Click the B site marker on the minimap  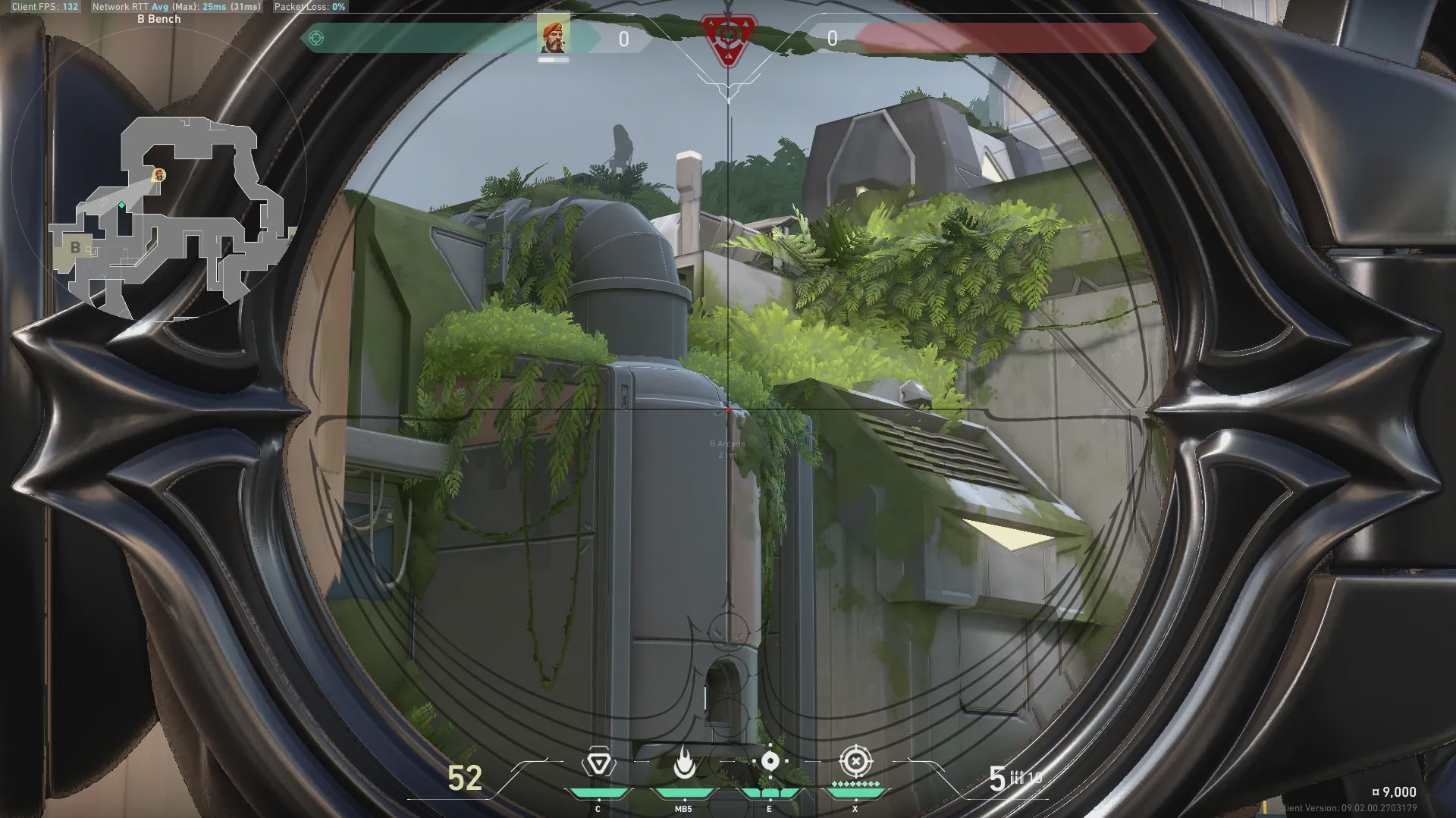coord(75,247)
